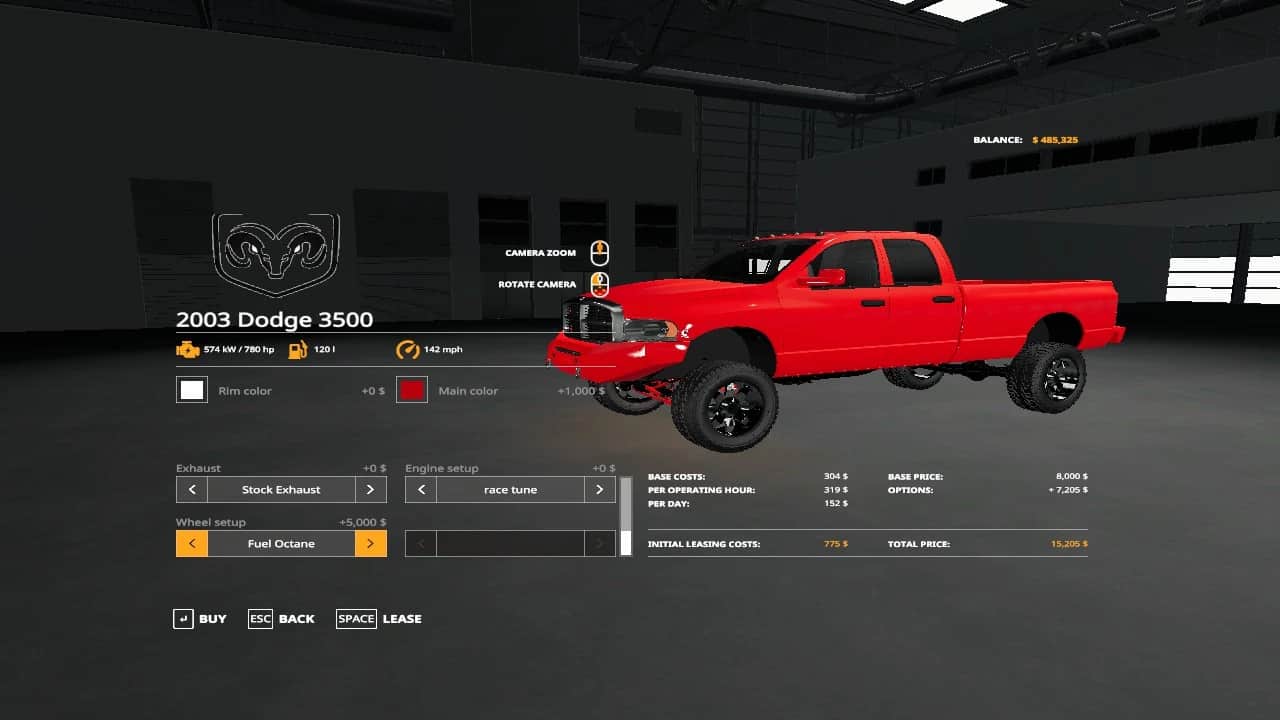The image size is (1280, 720).
Task: Cycle to the next Wheel setup option
Action: (370, 544)
